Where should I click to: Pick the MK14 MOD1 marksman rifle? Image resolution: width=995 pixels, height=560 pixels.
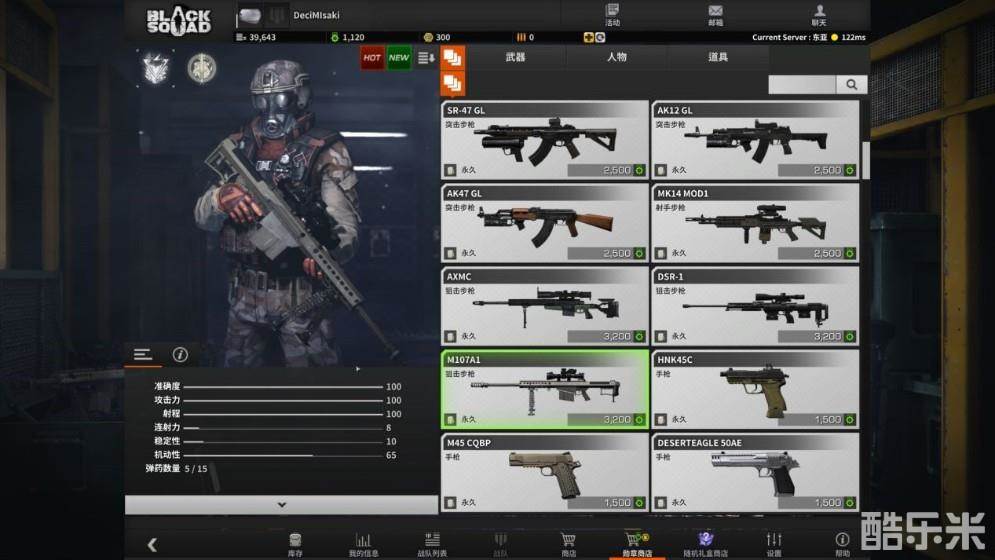[x=755, y=223]
